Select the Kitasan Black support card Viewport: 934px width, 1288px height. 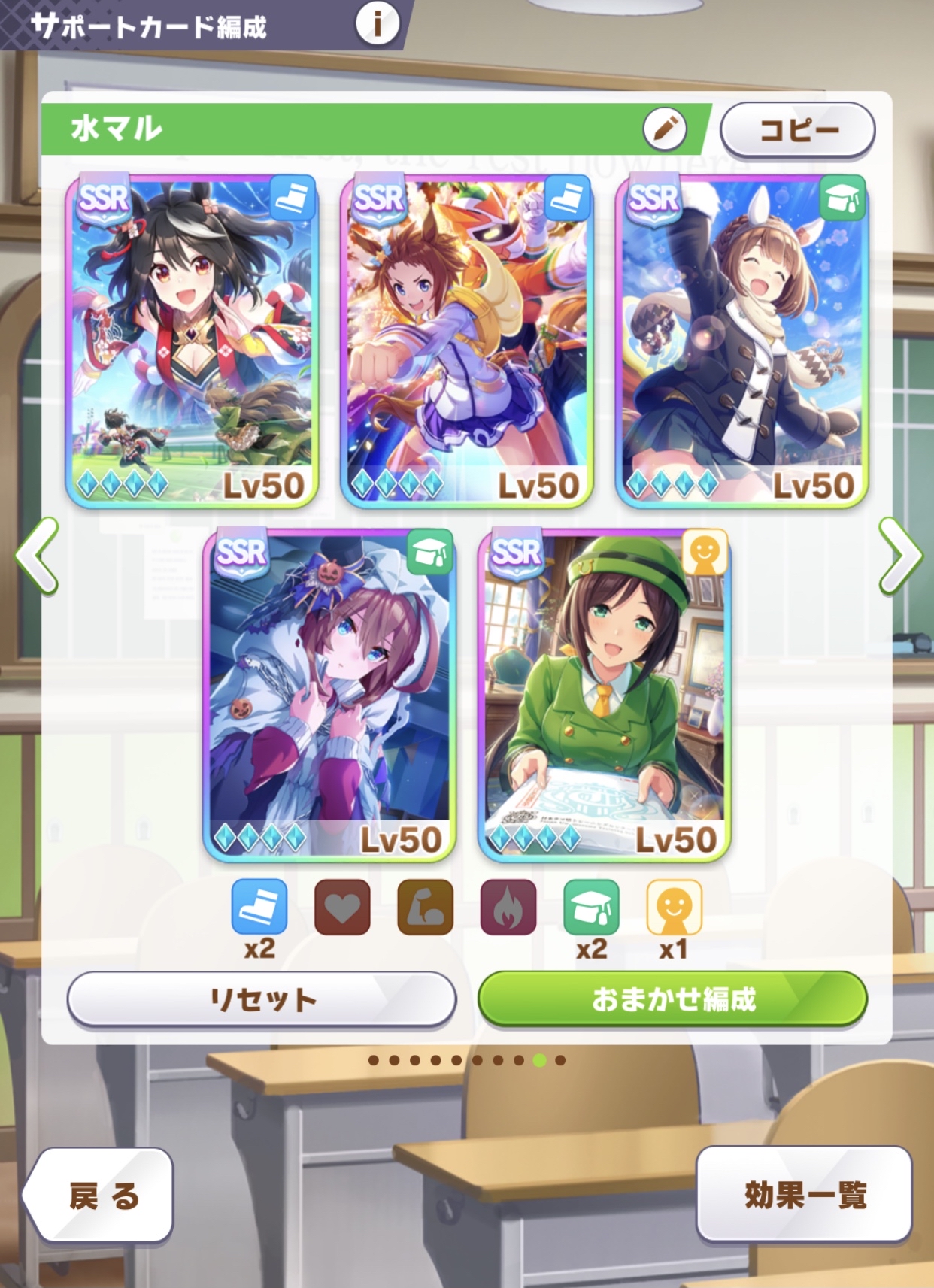click(x=193, y=341)
